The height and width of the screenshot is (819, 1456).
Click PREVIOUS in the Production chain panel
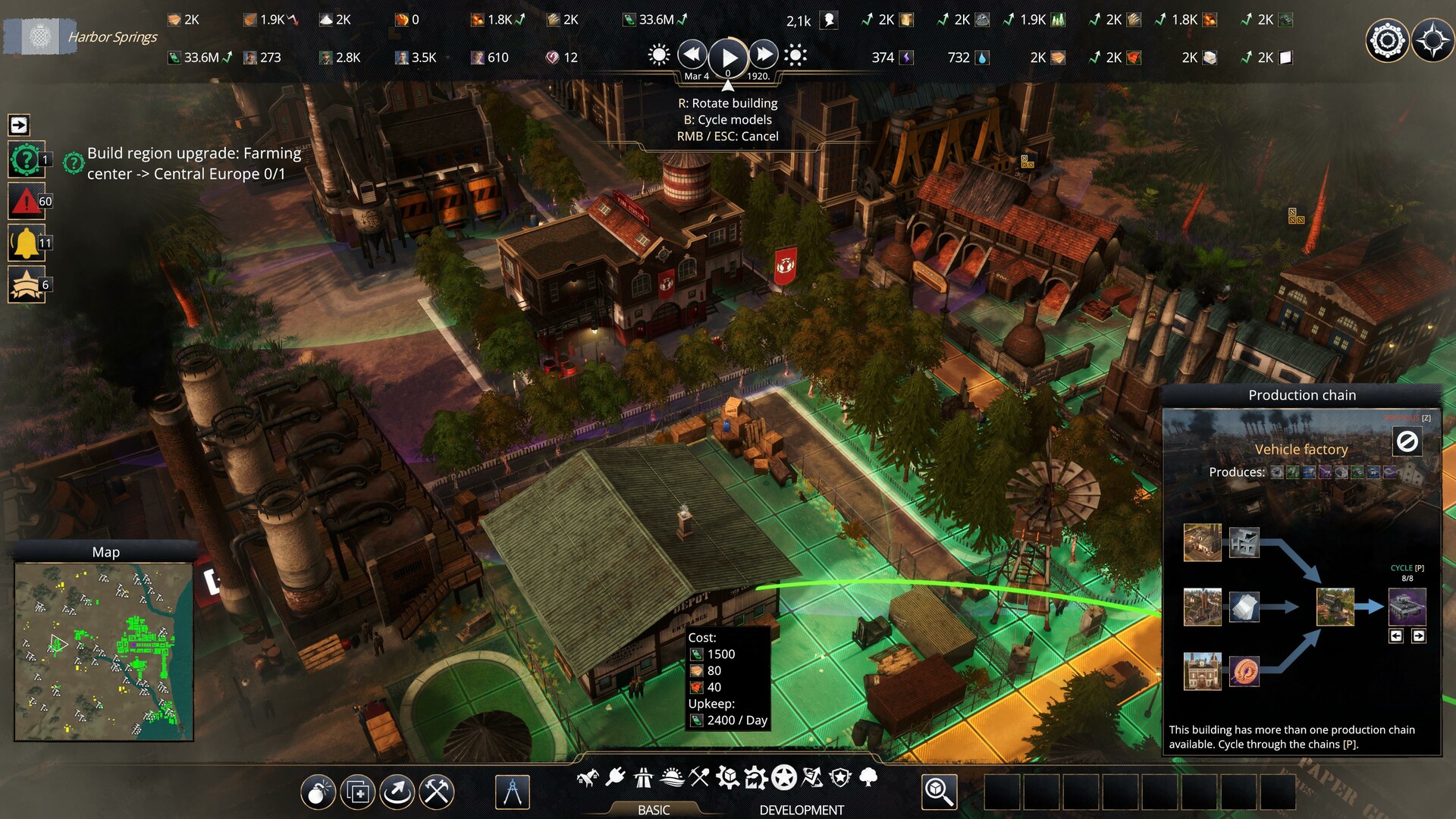pos(1401,419)
